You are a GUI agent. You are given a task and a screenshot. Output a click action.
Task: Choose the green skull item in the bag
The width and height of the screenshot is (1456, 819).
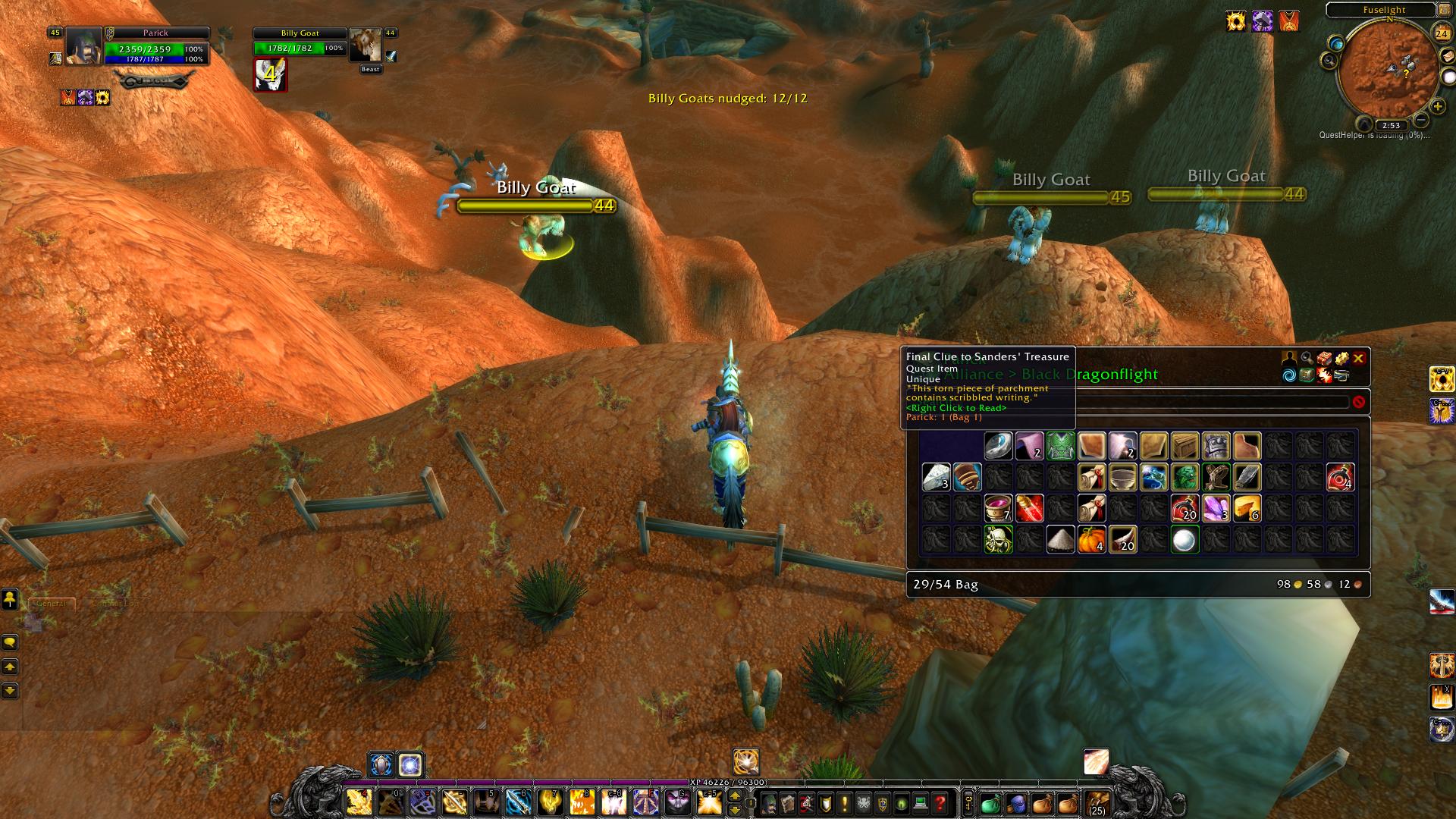tap(998, 540)
